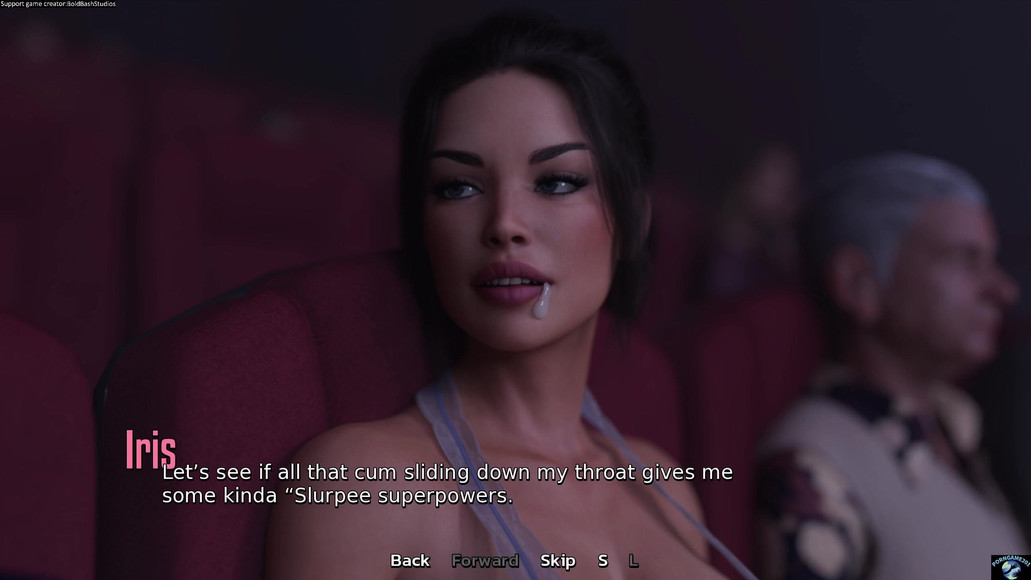Click the Forward button in the quick menu

485,561
